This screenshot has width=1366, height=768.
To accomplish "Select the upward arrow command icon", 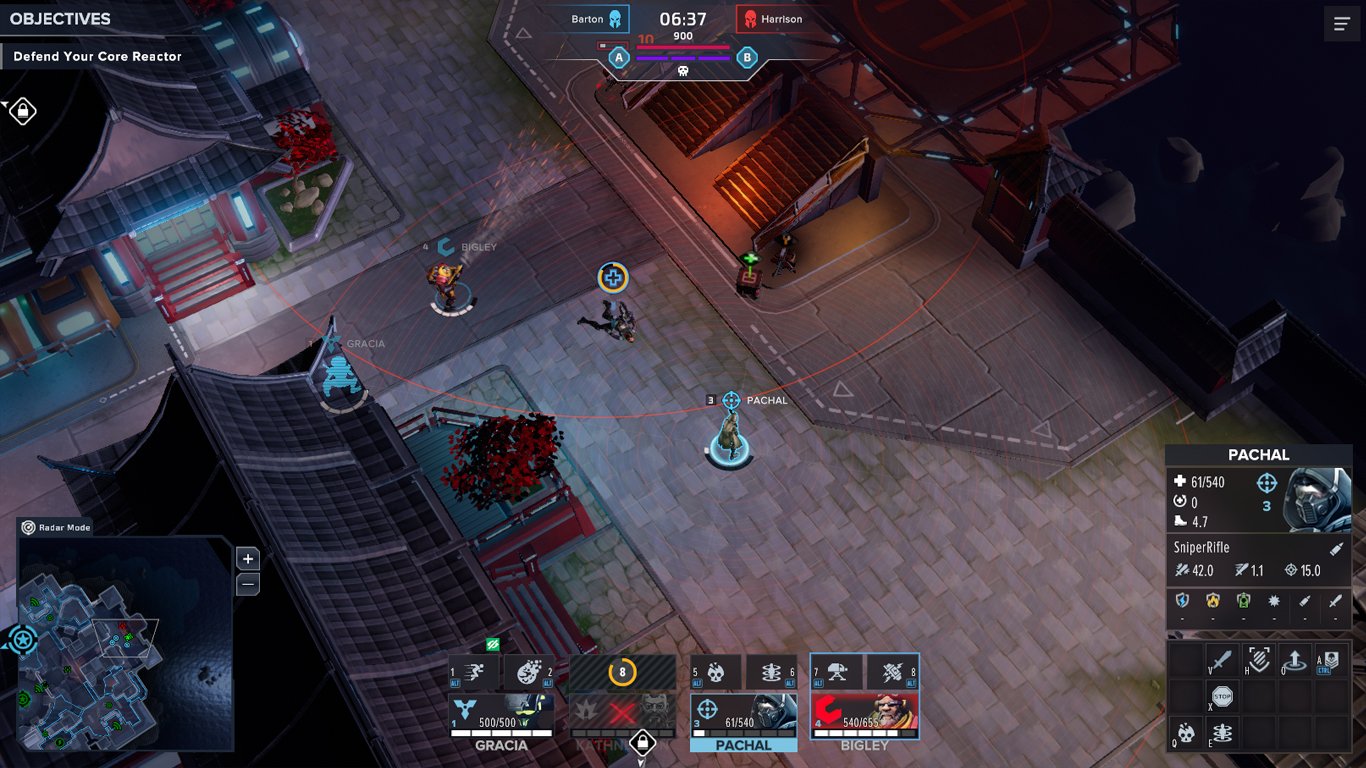I will point(1296,660).
